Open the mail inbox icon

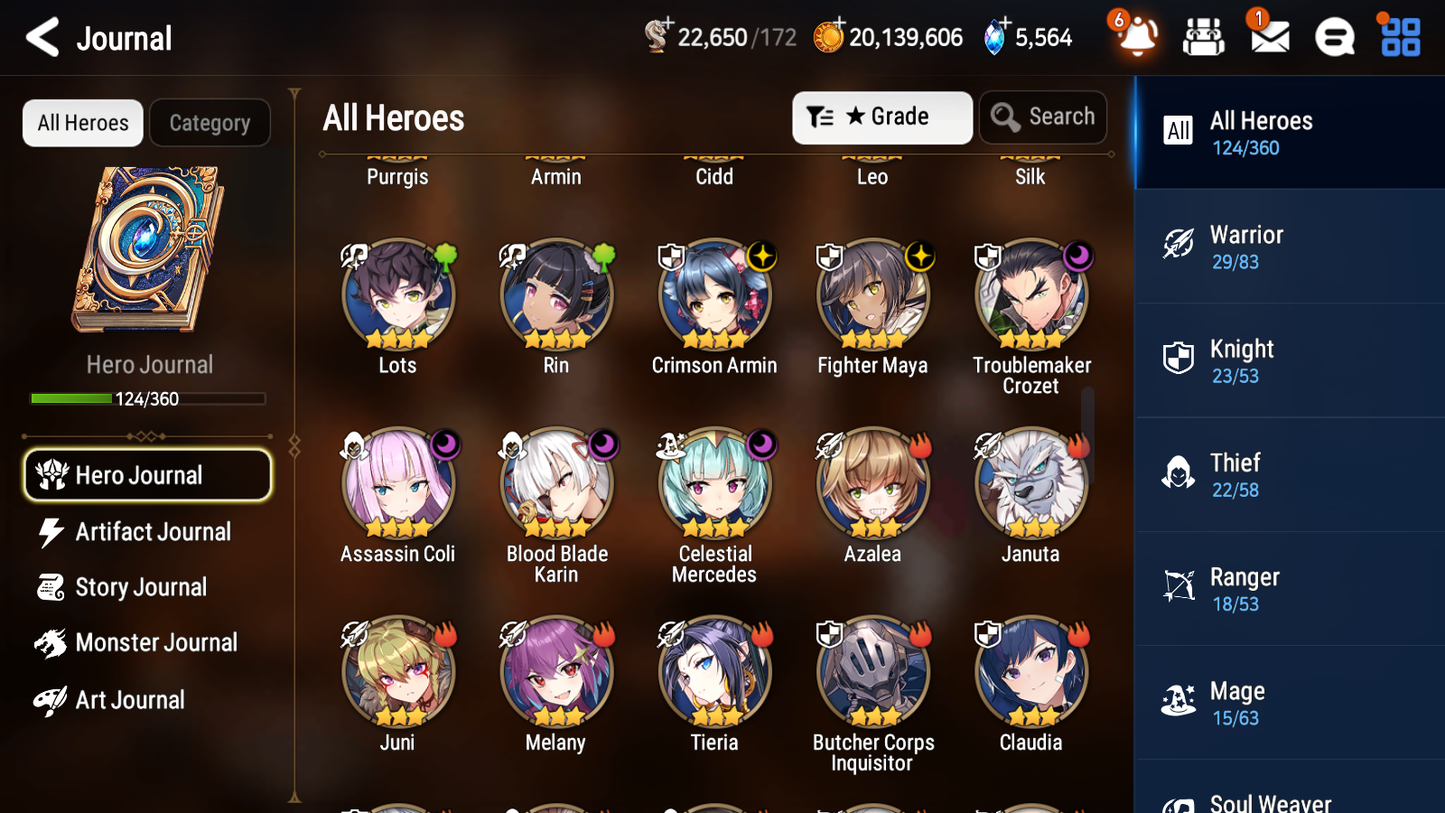coord(1269,36)
